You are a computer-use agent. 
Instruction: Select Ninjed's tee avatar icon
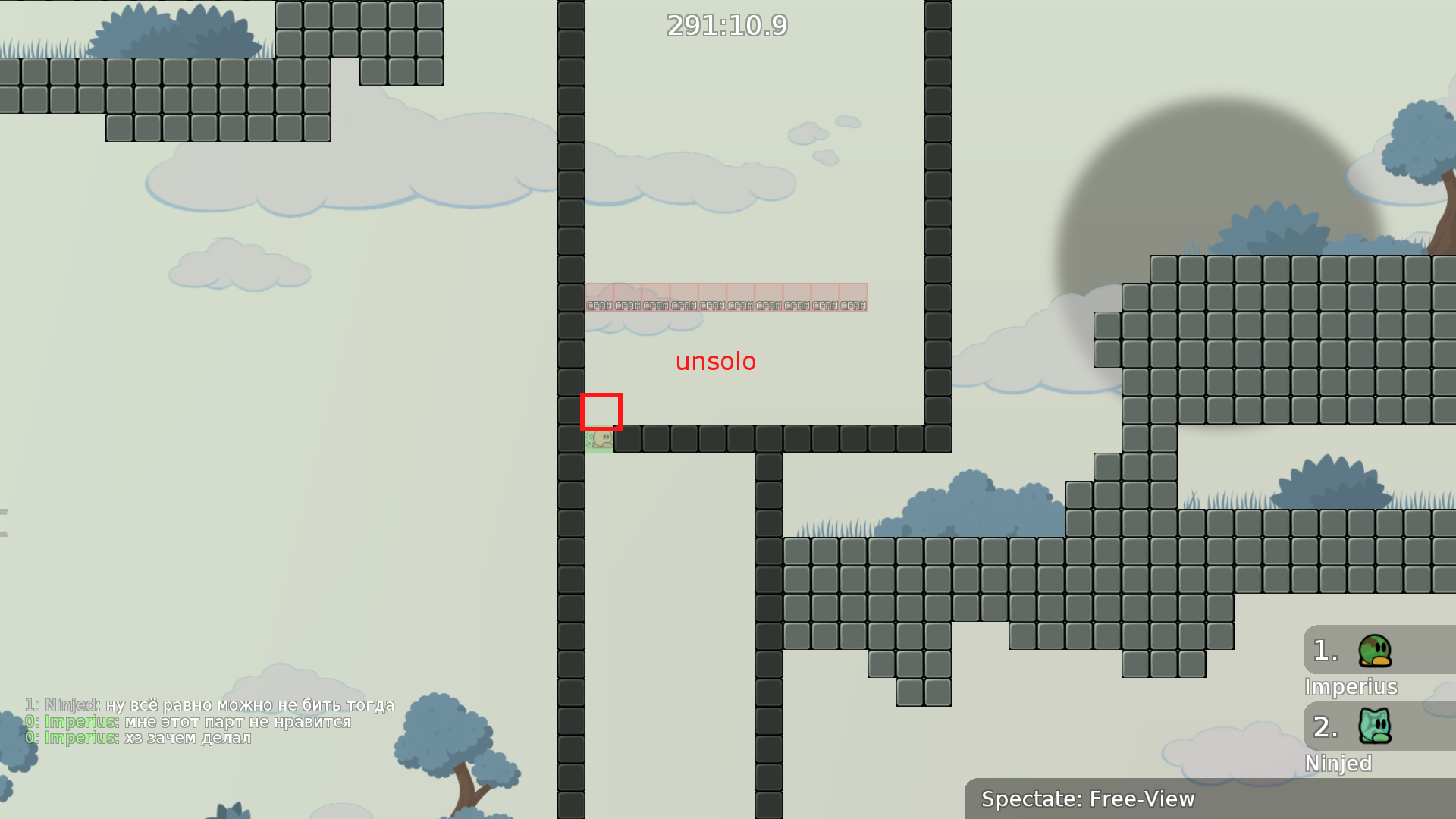(1370, 727)
